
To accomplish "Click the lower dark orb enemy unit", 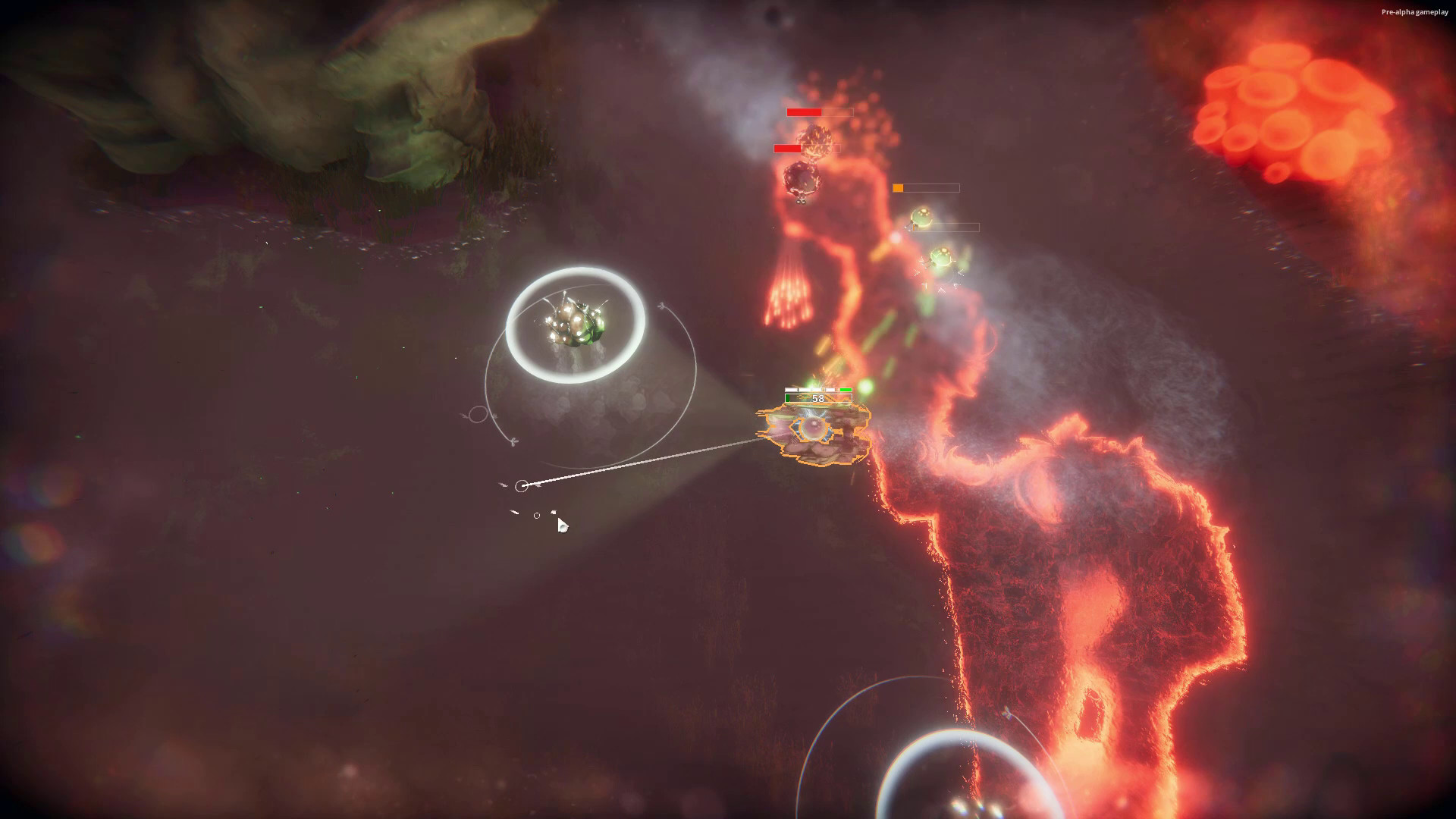I will click(x=801, y=180).
